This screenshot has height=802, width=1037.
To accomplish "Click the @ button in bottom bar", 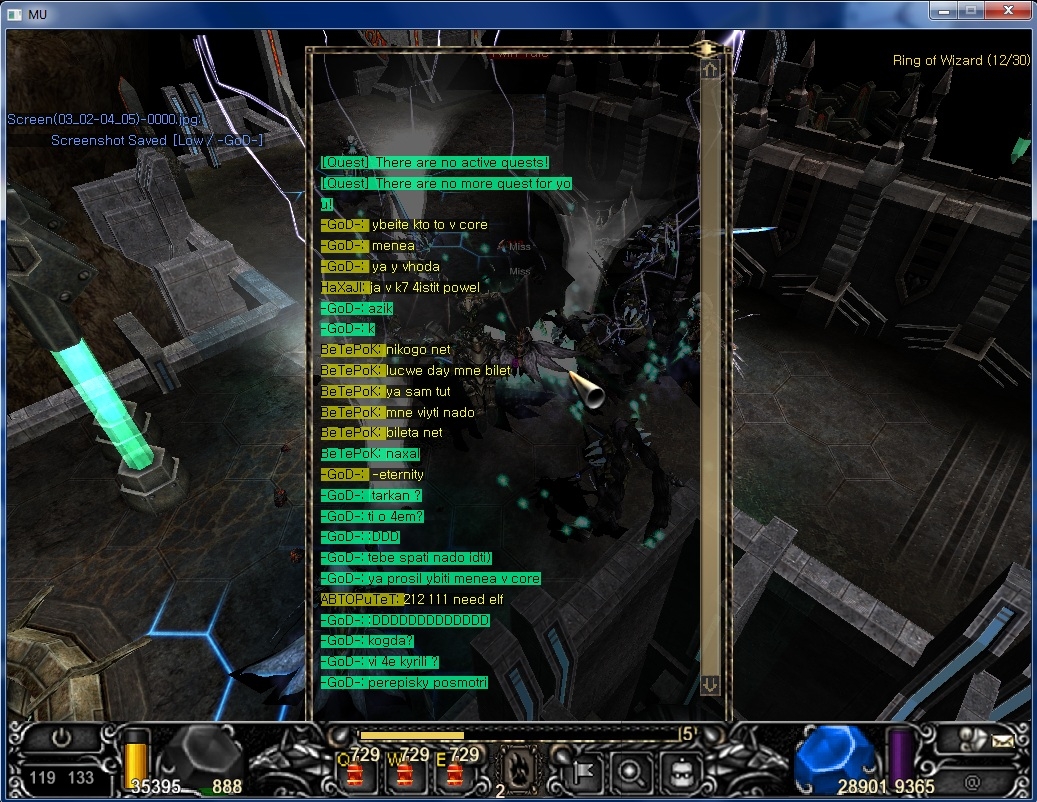I will point(971,780).
